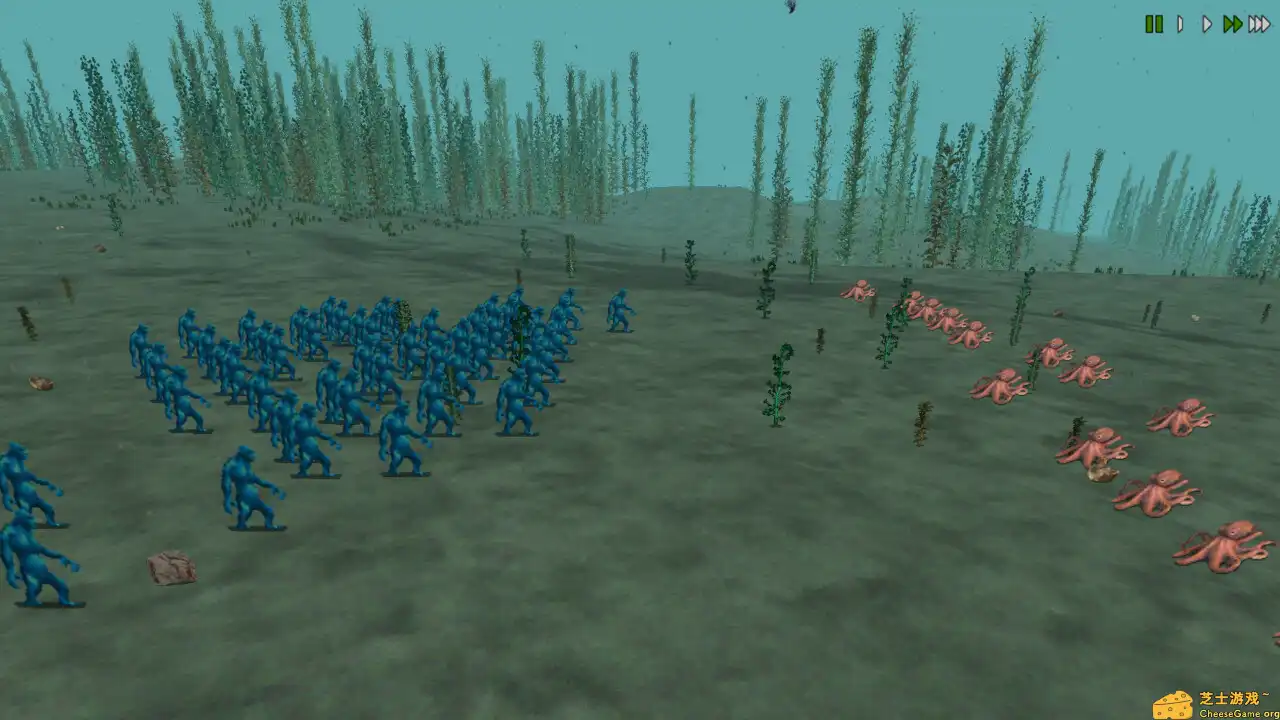The height and width of the screenshot is (720, 1280).
Task: Advance simulation one step forward
Action: point(1179,24)
